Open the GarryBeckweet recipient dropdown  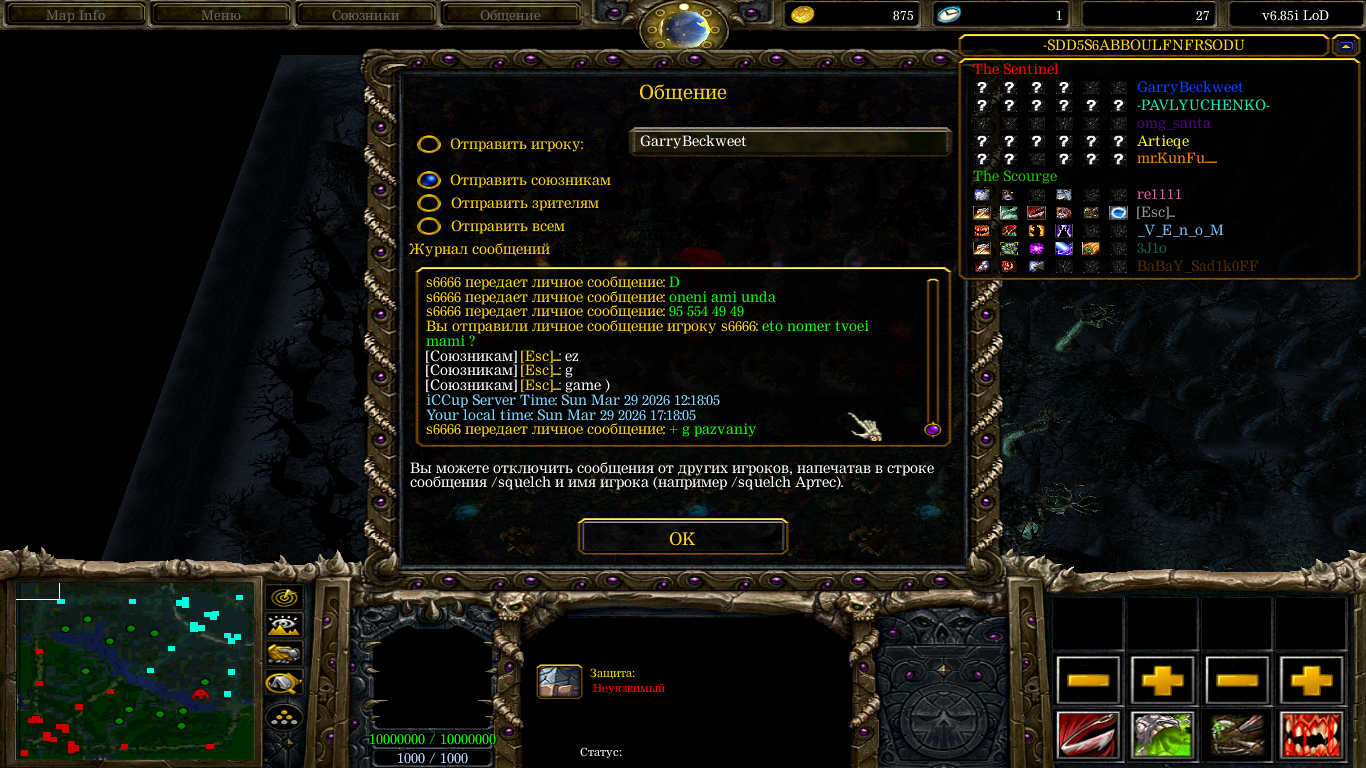[790, 142]
